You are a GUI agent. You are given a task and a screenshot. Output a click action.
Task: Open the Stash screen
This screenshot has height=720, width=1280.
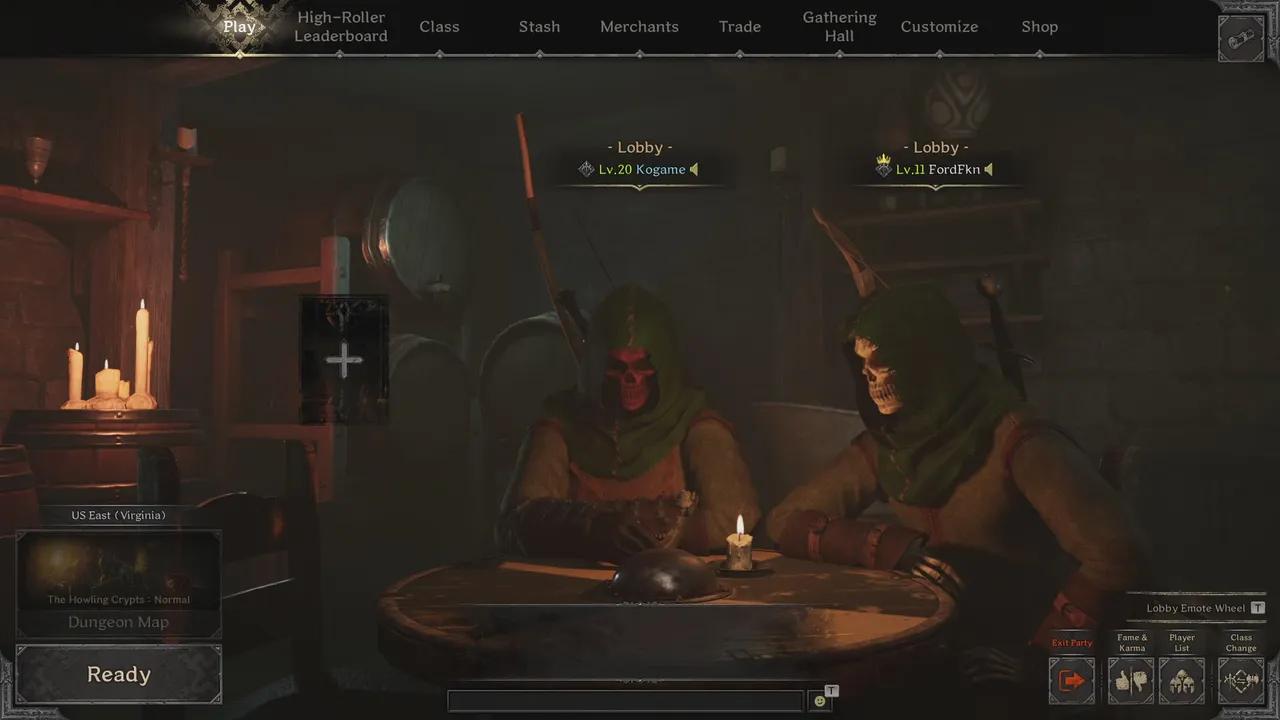coord(539,27)
